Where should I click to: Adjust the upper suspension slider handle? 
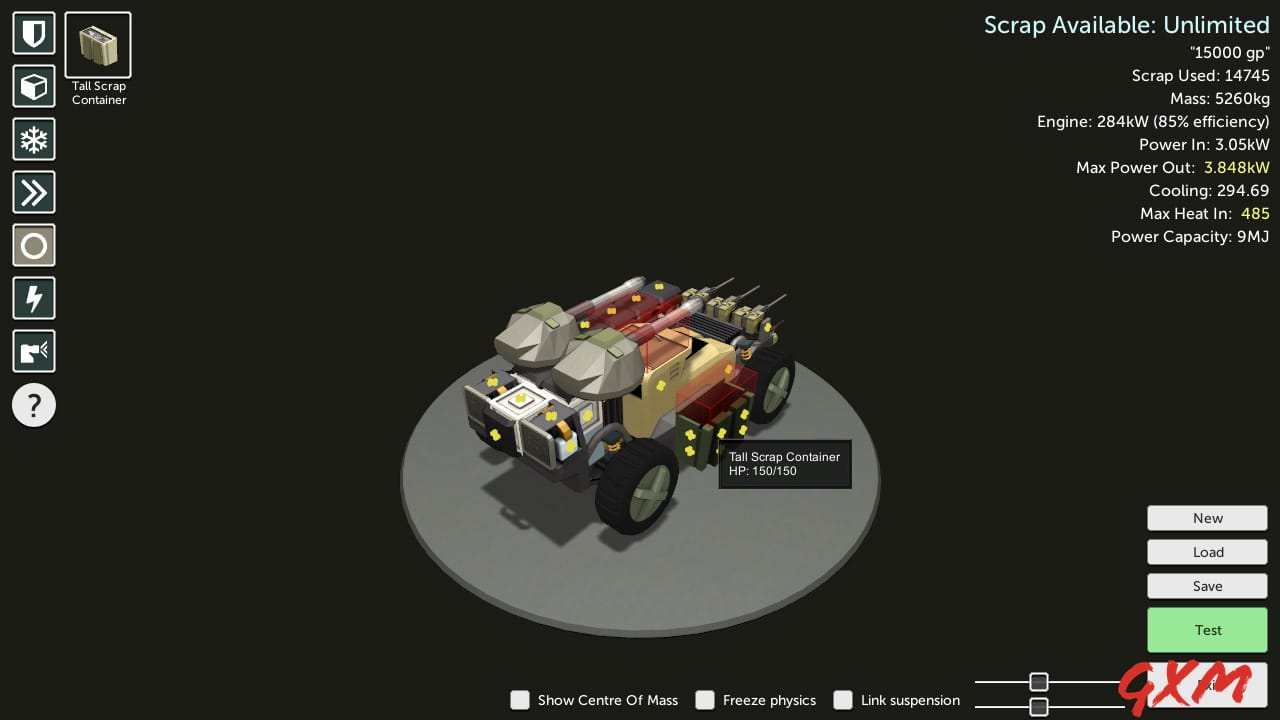pyautogui.click(x=1038, y=681)
